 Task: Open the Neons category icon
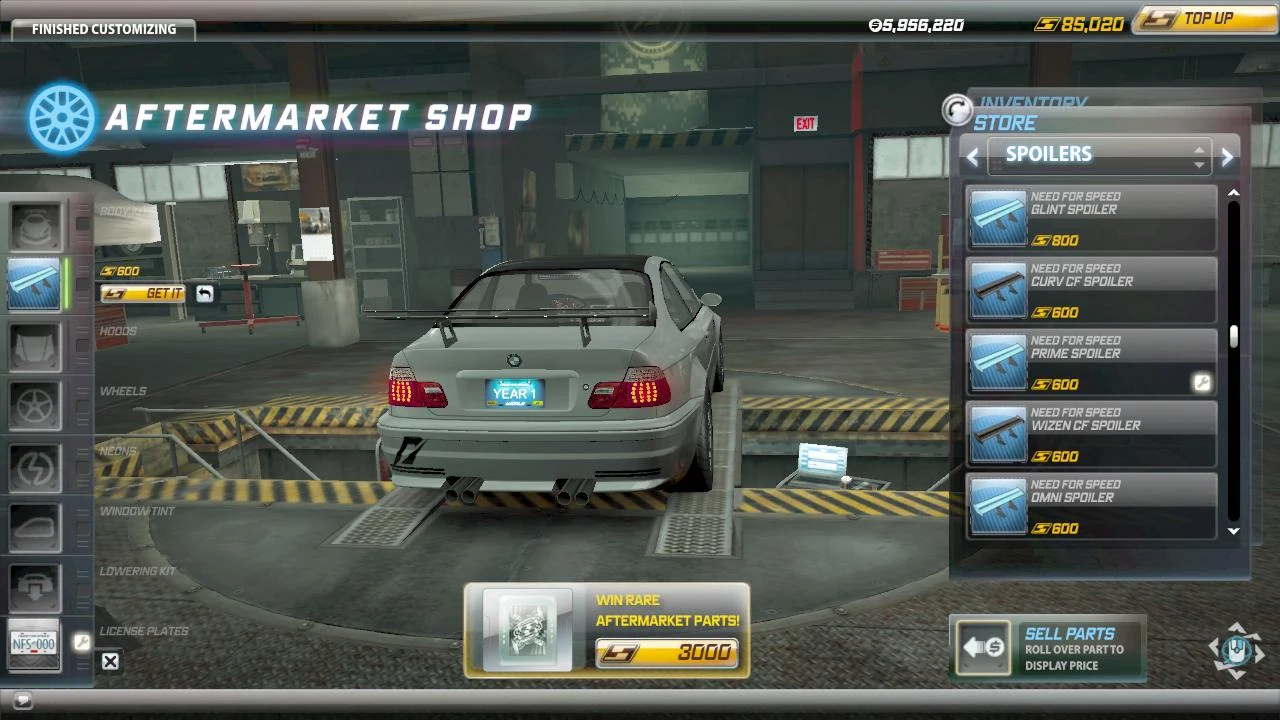coord(35,465)
